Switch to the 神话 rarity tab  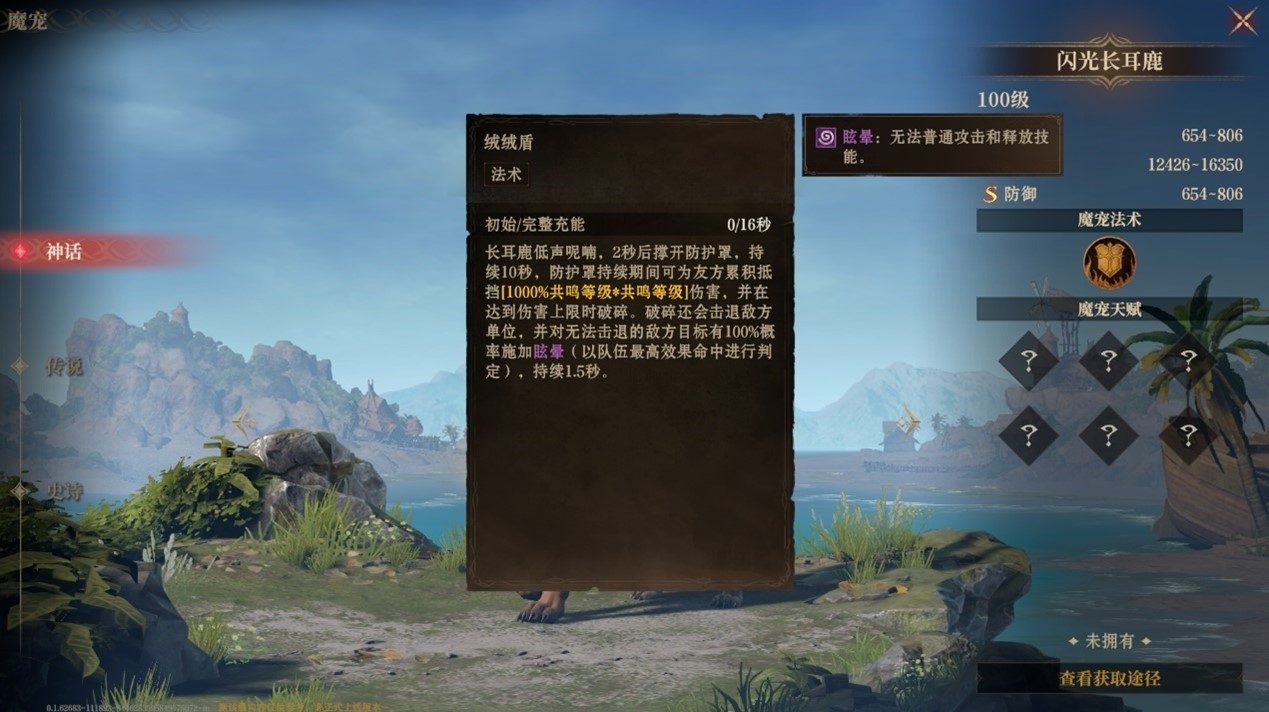(62, 252)
